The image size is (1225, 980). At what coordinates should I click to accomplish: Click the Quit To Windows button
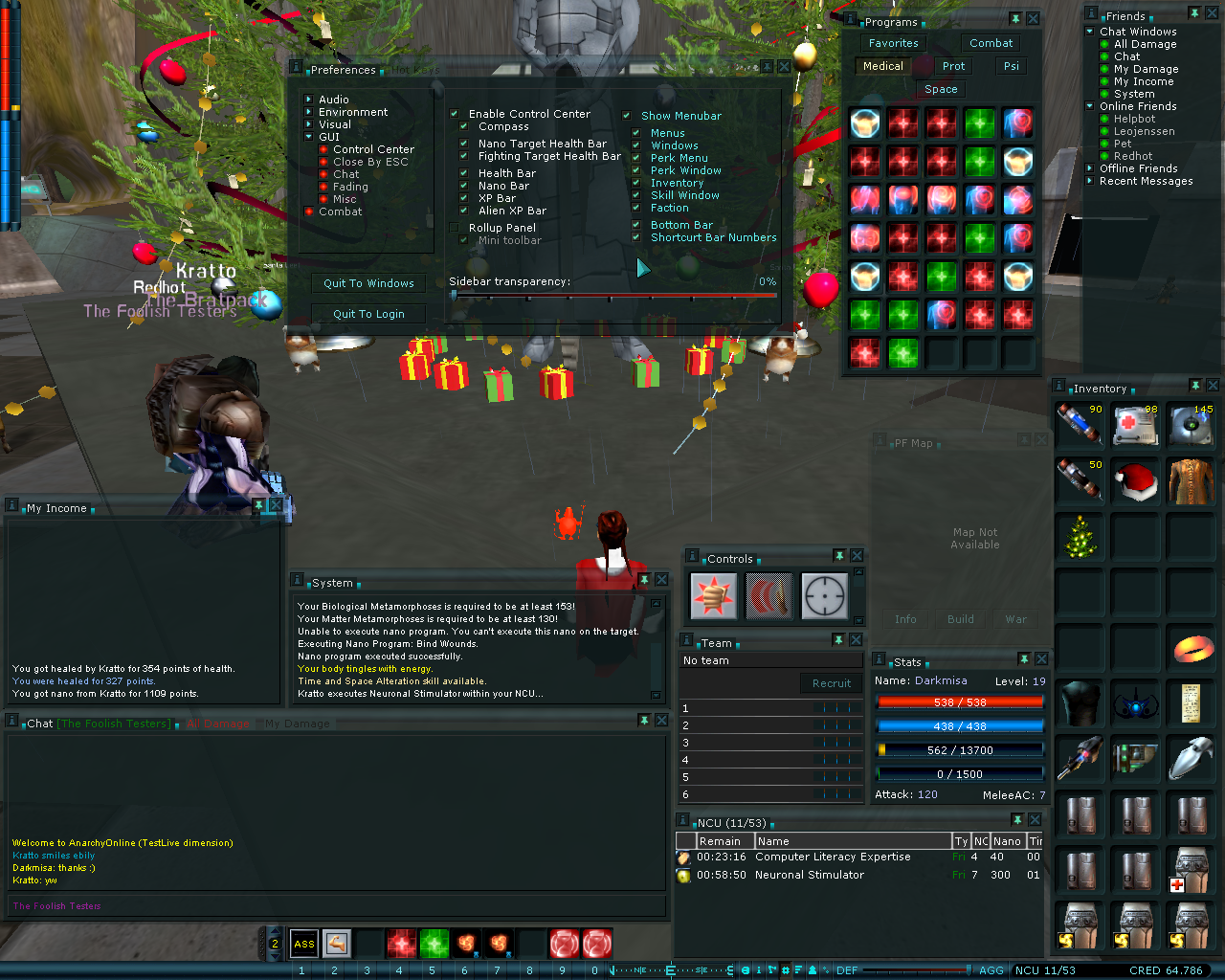click(x=368, y=283)
